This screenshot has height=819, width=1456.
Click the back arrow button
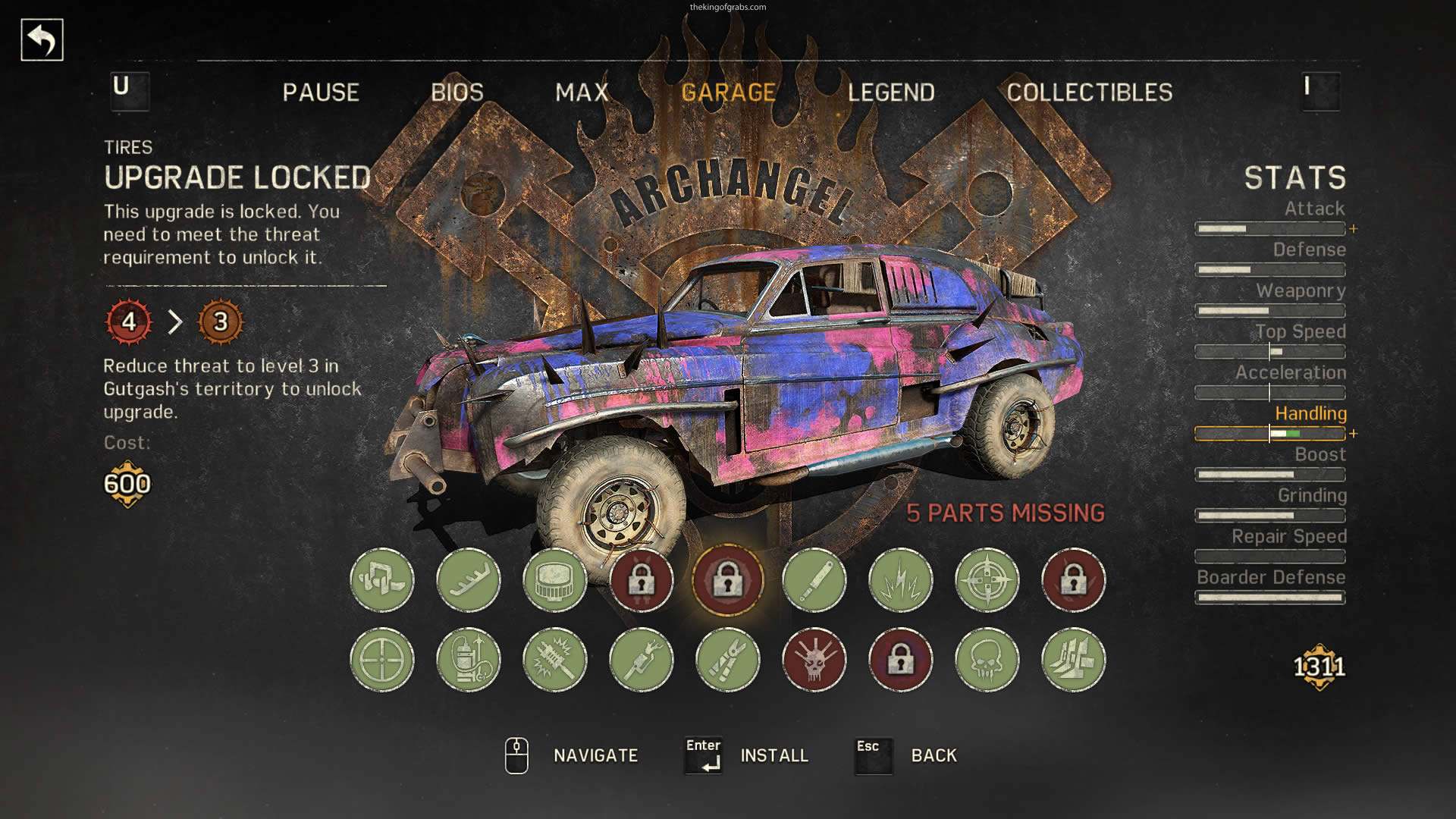point(42,40)
